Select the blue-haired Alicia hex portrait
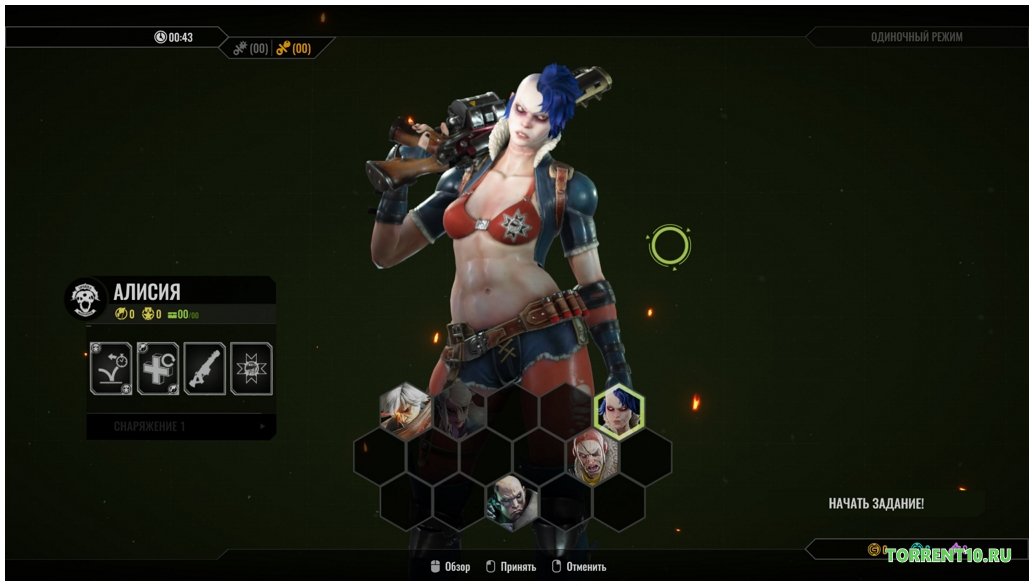The width and height of the screenshot is (1034, 586). [x=619, y=411]
